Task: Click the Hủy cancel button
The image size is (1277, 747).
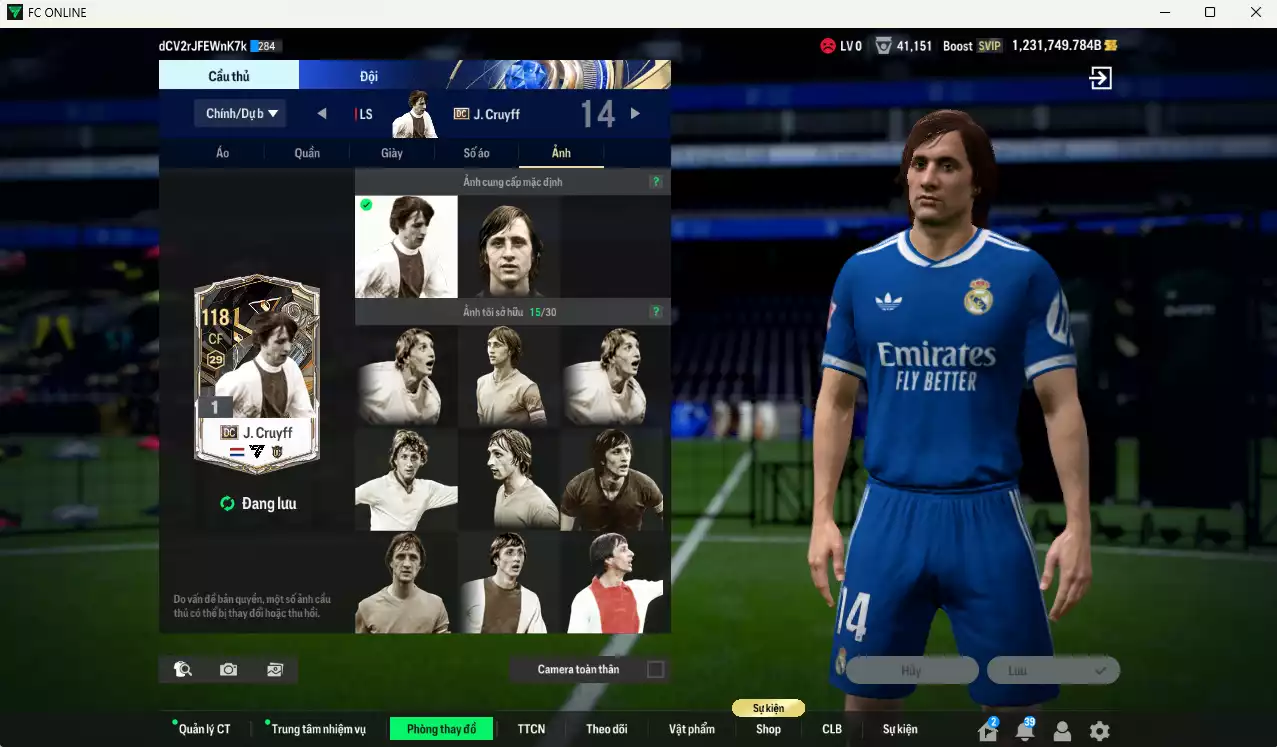Action: click(x=912, y=670)
